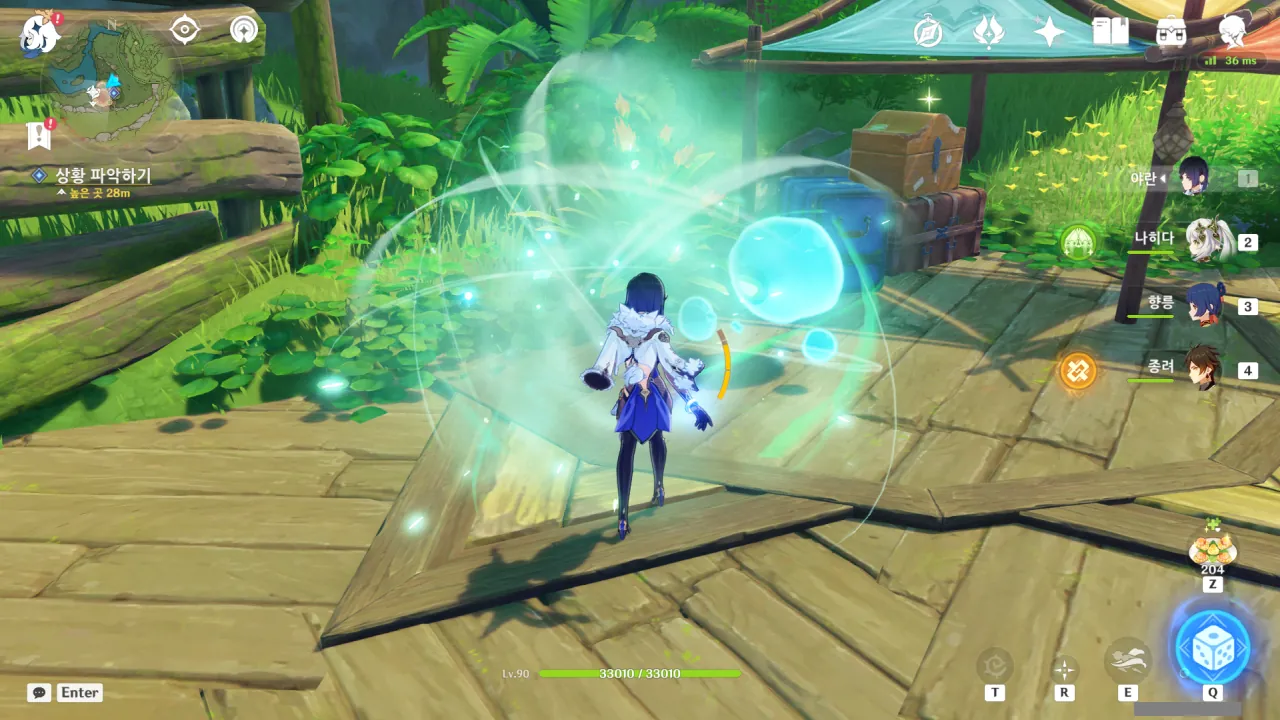1280x720 pixels.
Task: Open the character screen head icon
Action: tap(1234, 32)
